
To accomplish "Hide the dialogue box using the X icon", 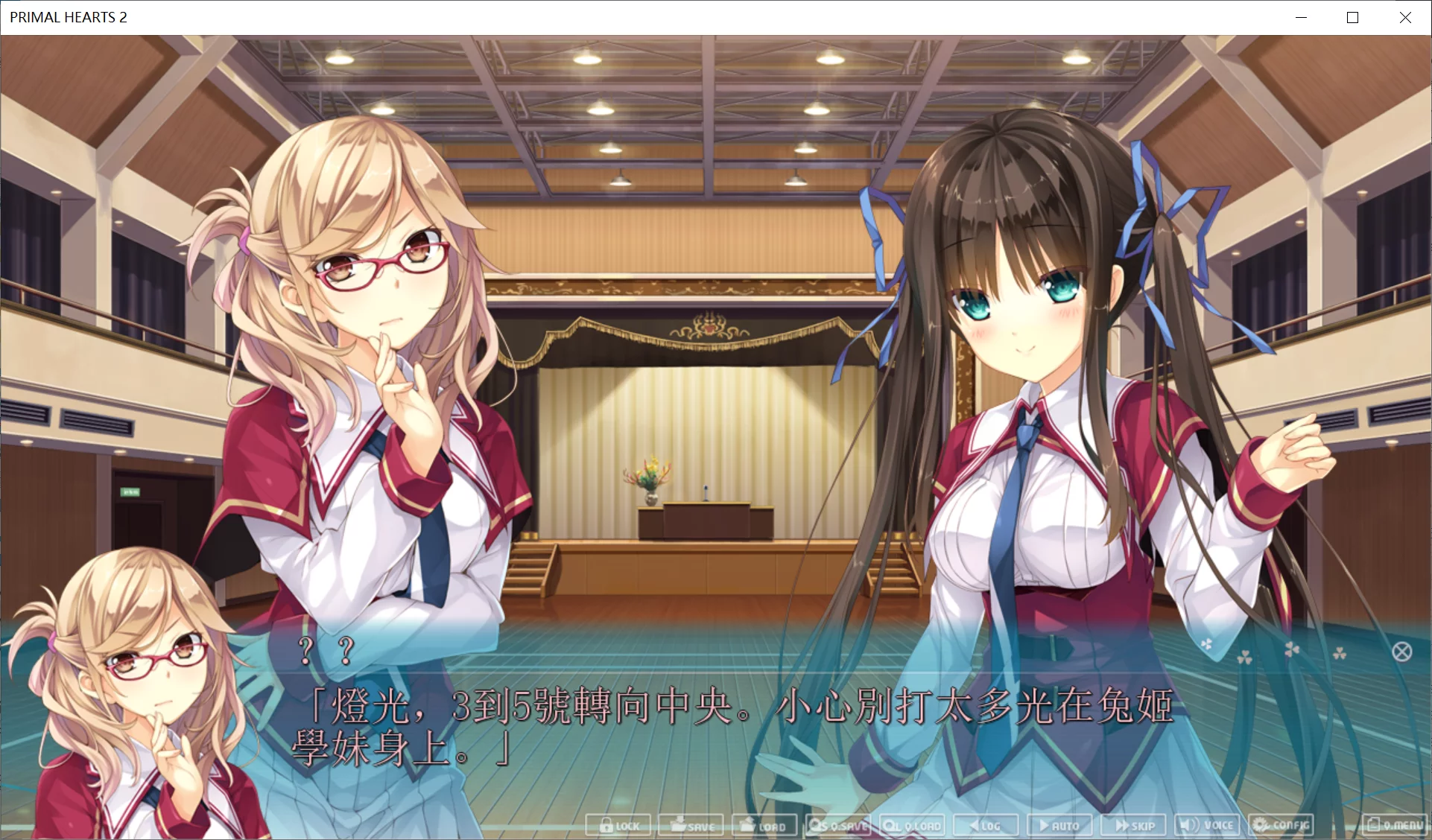I will tap(1404, 651).
